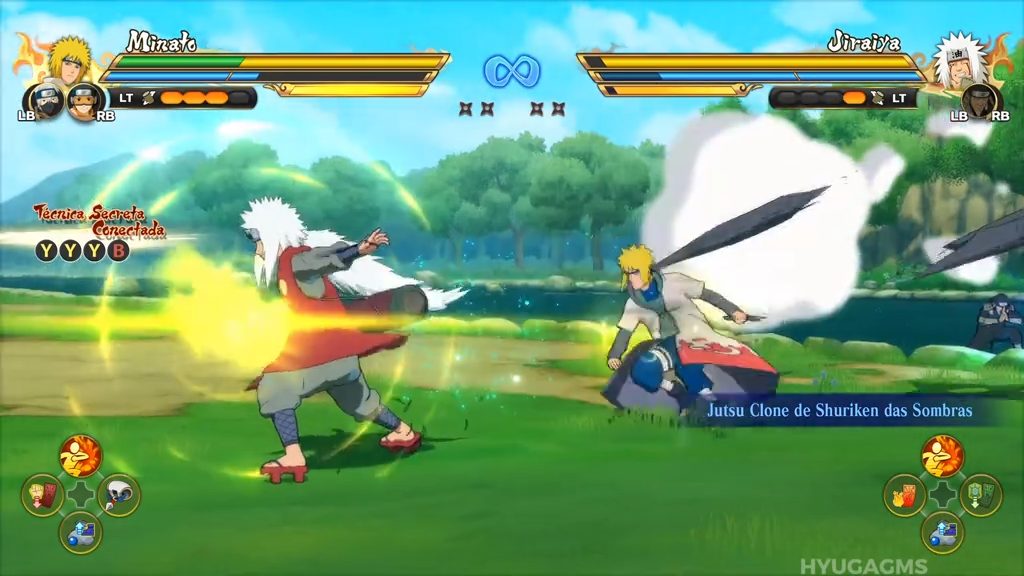Use Minato's blue orb cloud item

[80, 533]
